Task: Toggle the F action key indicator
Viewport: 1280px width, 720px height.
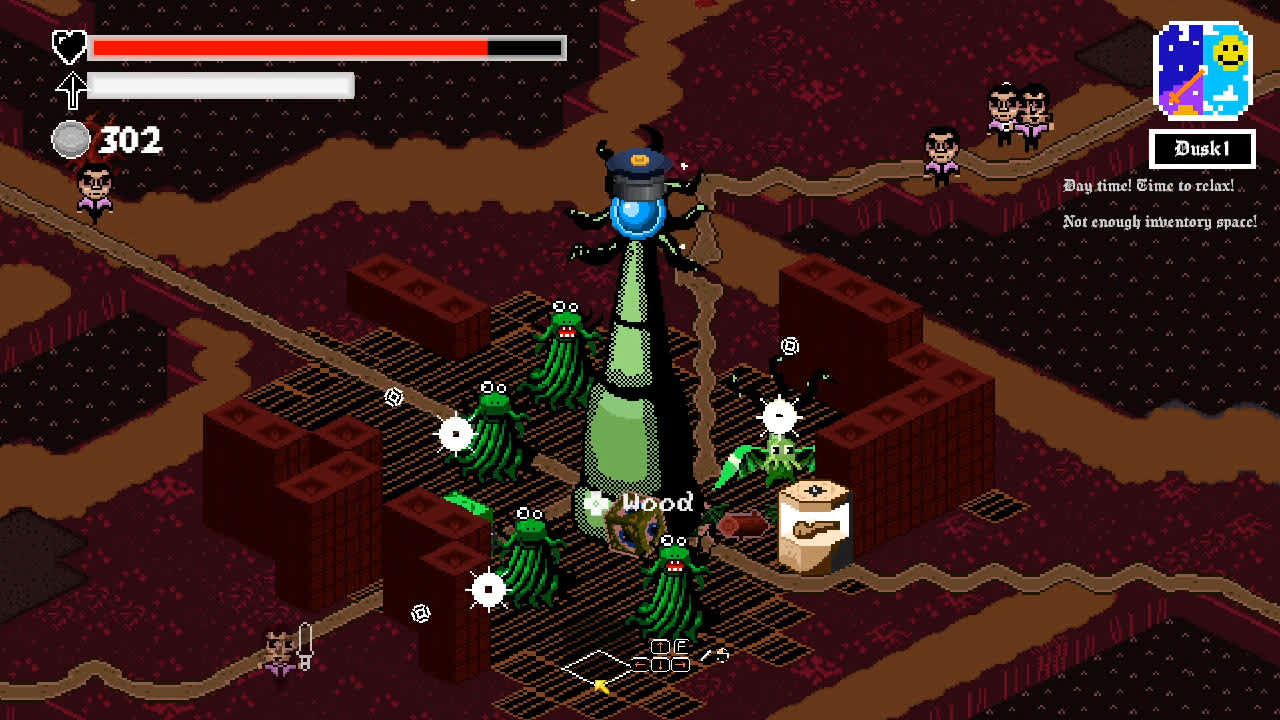Action: click(683, 645)
